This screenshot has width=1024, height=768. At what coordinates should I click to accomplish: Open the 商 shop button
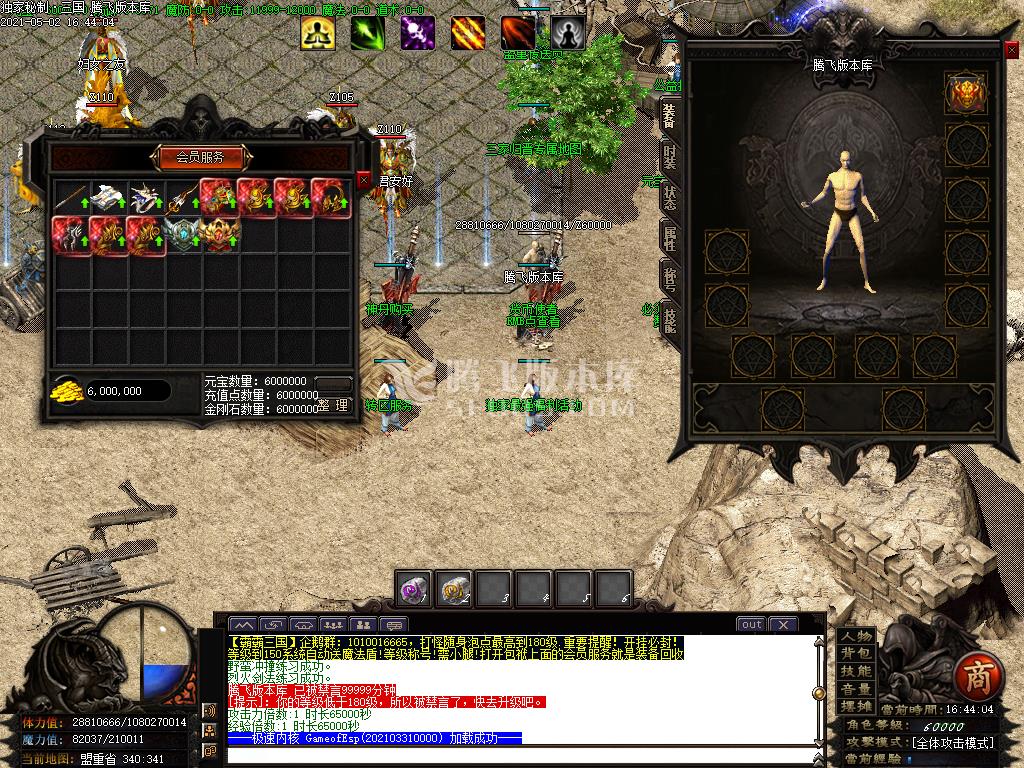click(x=972, y=678)
